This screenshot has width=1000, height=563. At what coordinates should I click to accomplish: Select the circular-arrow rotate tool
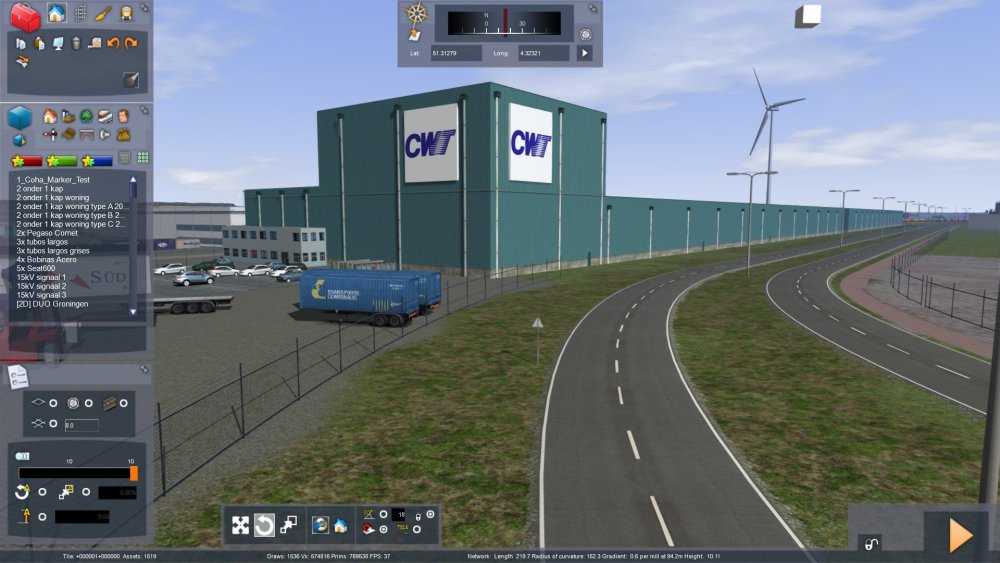[265, 525]
